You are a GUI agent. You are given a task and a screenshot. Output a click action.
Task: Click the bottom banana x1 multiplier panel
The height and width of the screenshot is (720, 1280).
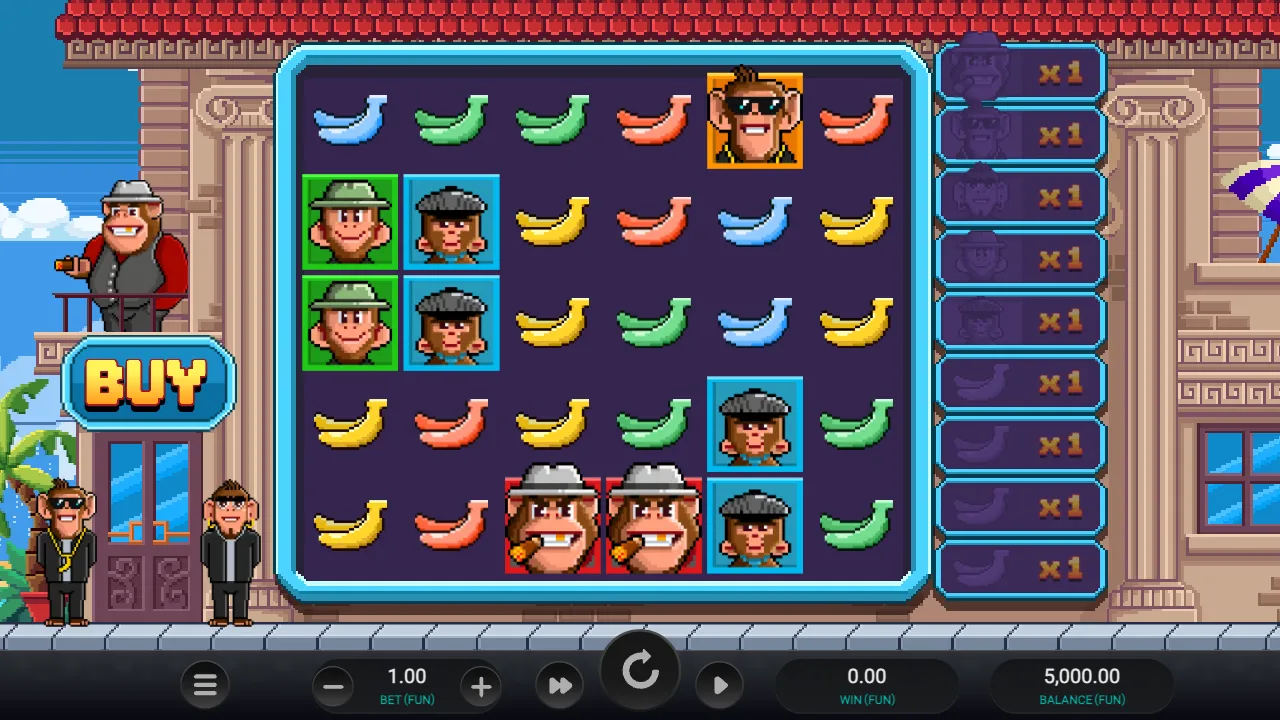(x=1020, y=569)
